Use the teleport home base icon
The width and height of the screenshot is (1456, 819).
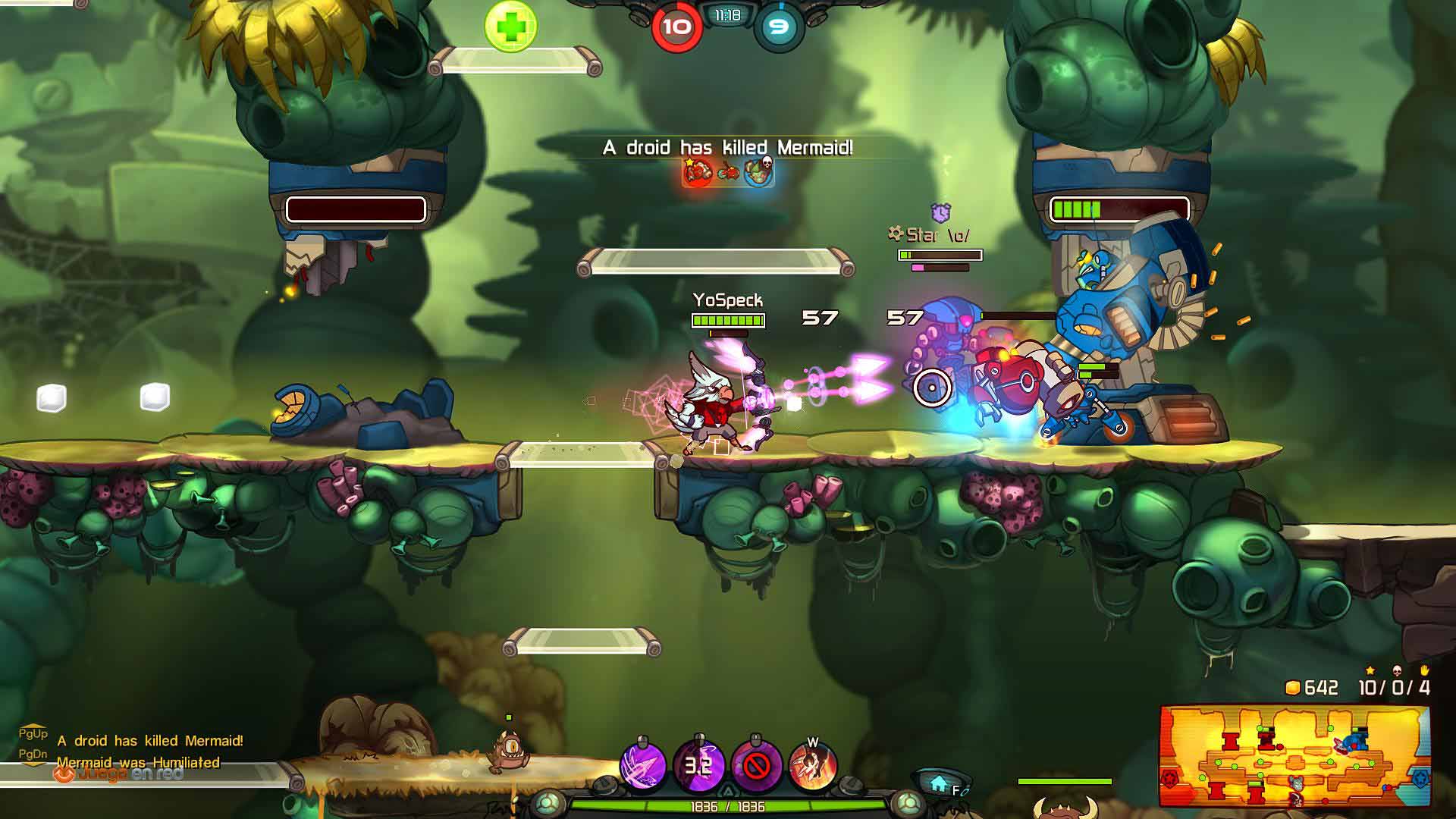tap(940, 783)
